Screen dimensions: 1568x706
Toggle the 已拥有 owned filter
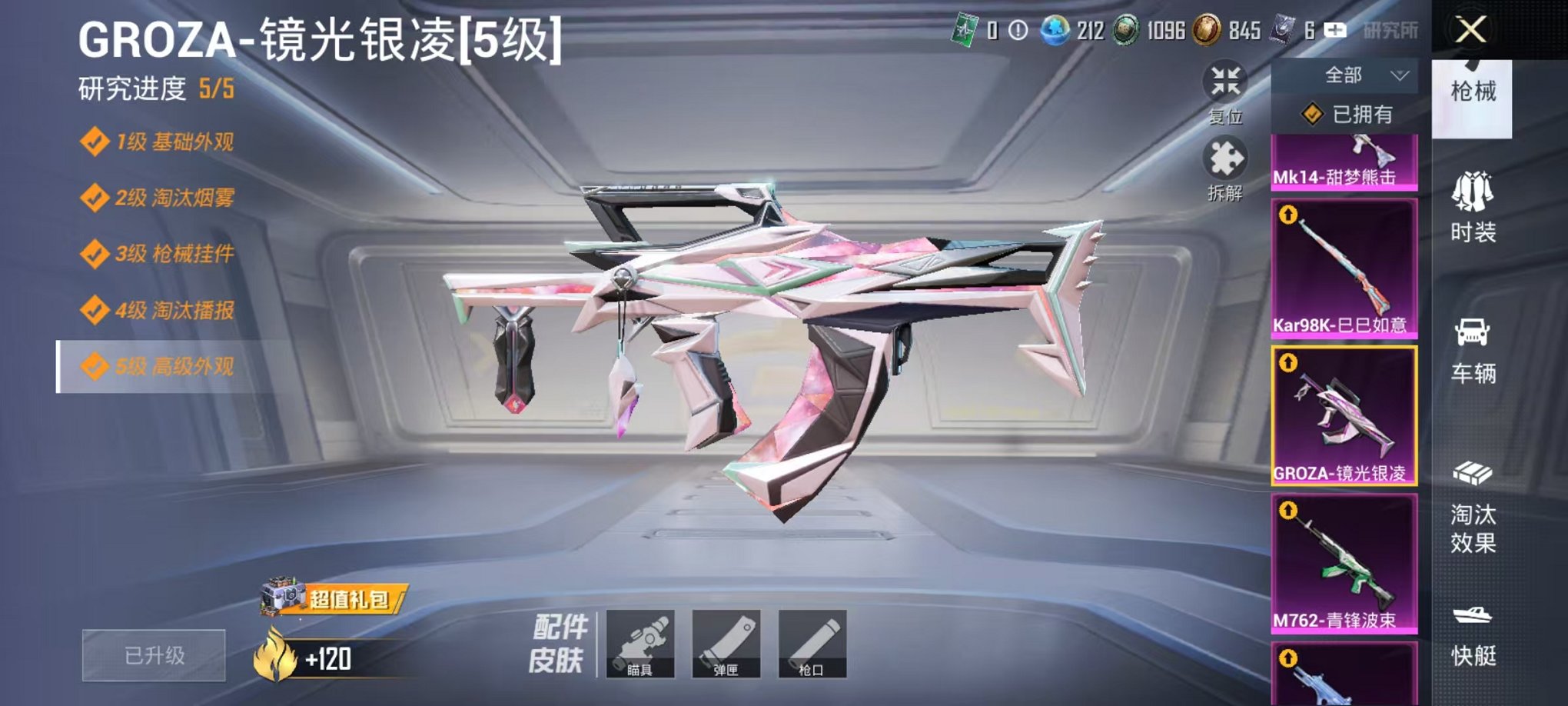pos(1347,112)
